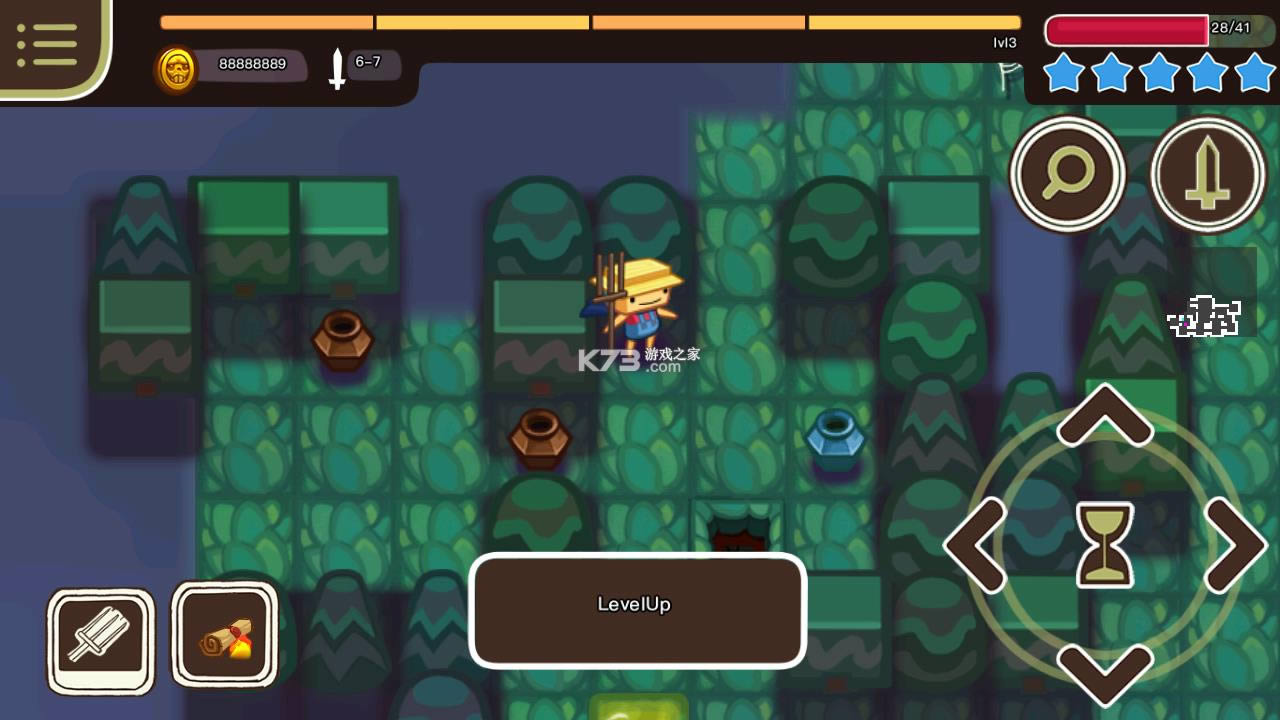Tap the pixelated sprite near the right edge
Viewport: 1280px width, 720px height.
click(1205, 316)
